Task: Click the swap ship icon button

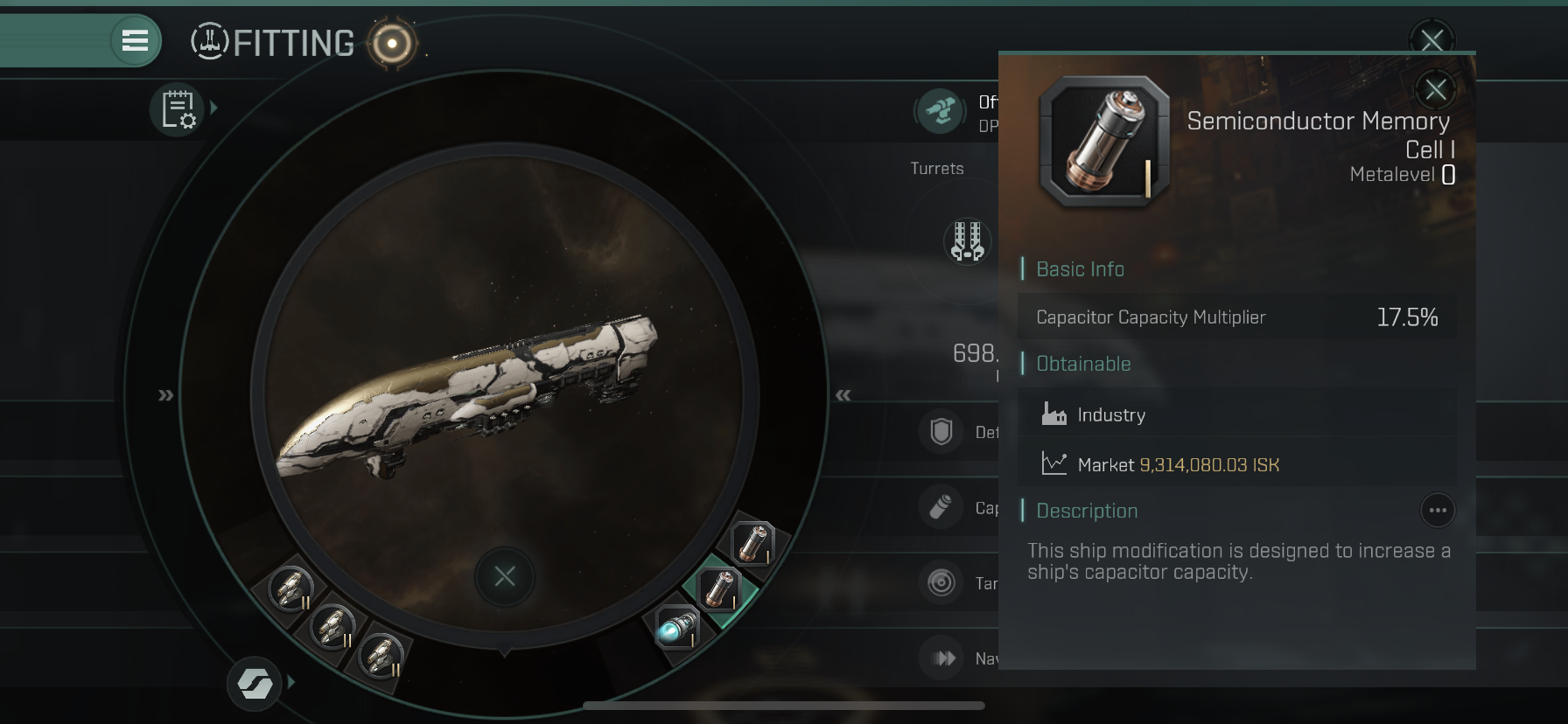Action: tap(255, 683)
